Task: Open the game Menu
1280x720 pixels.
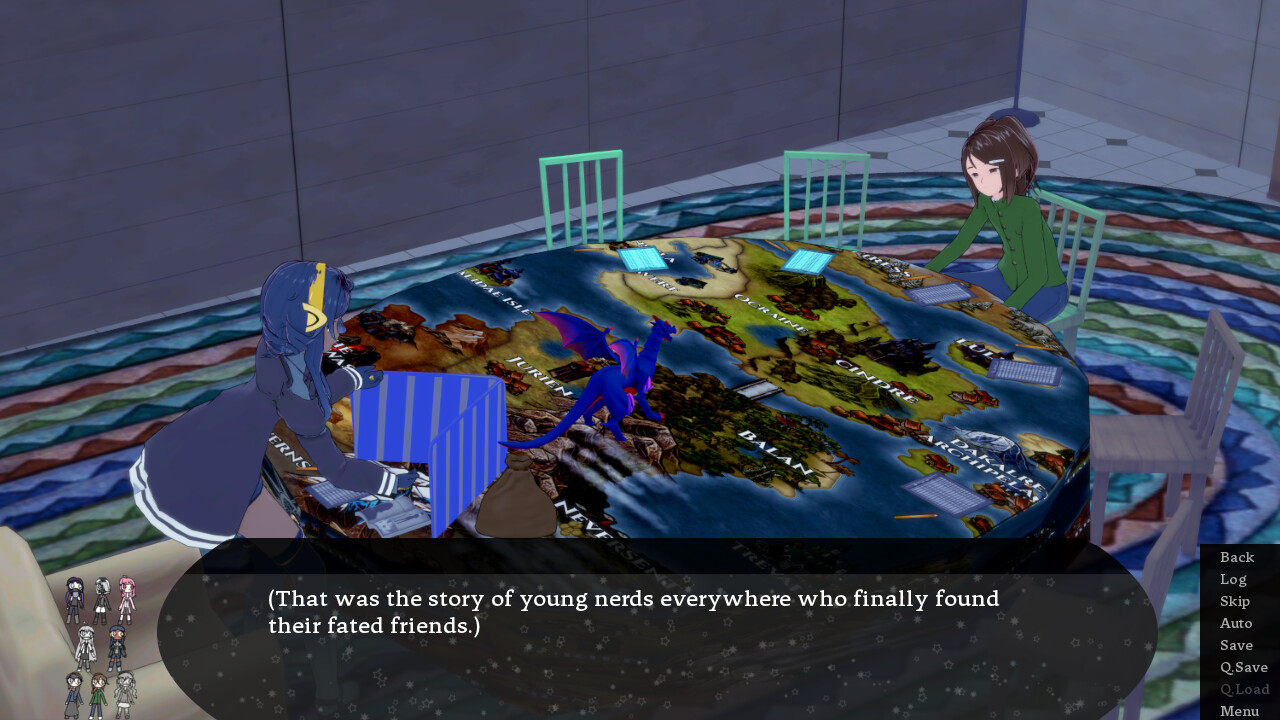Action: pyautogui.click(x=1240, y=711)
